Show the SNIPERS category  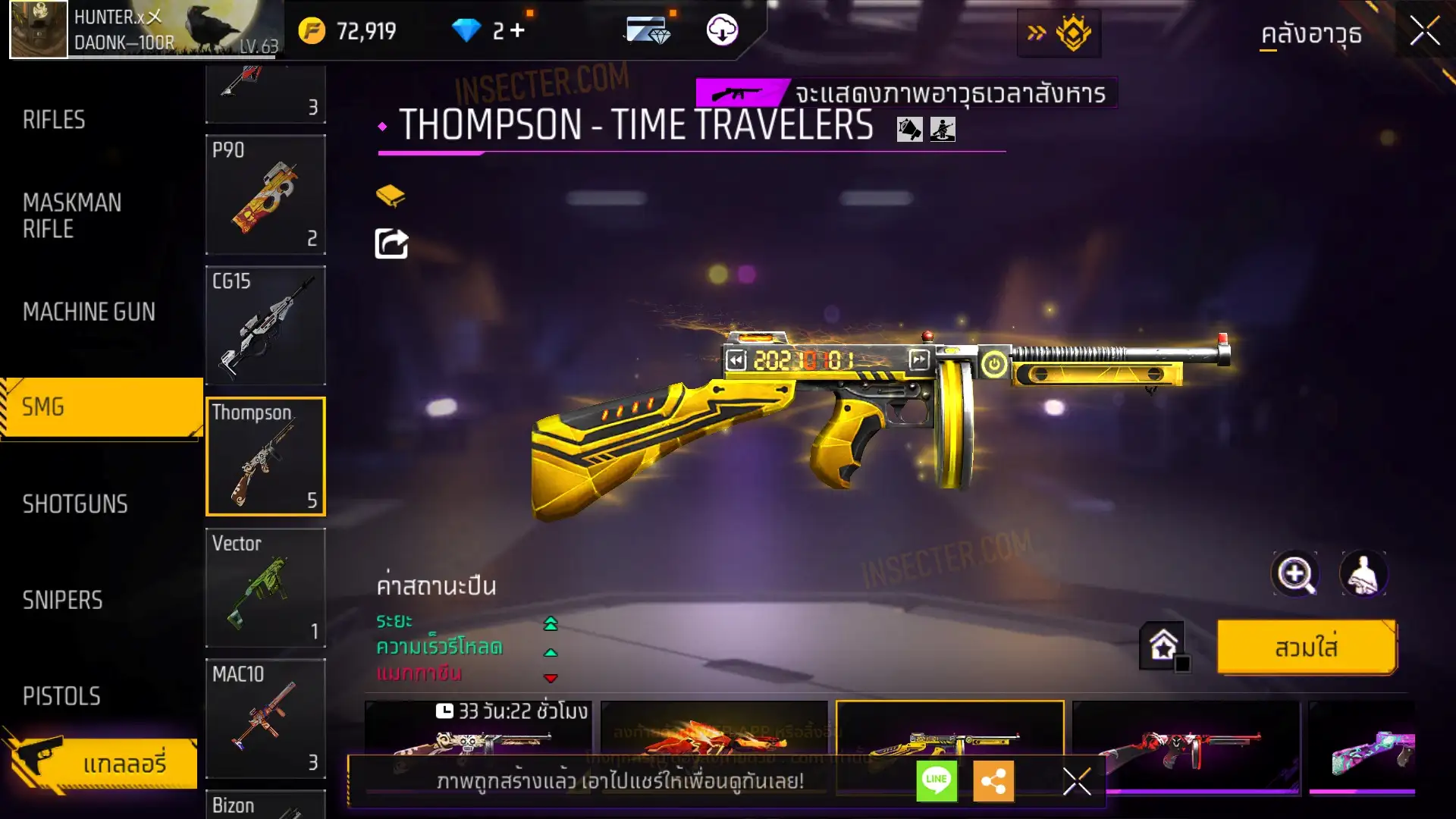point(62,601)
